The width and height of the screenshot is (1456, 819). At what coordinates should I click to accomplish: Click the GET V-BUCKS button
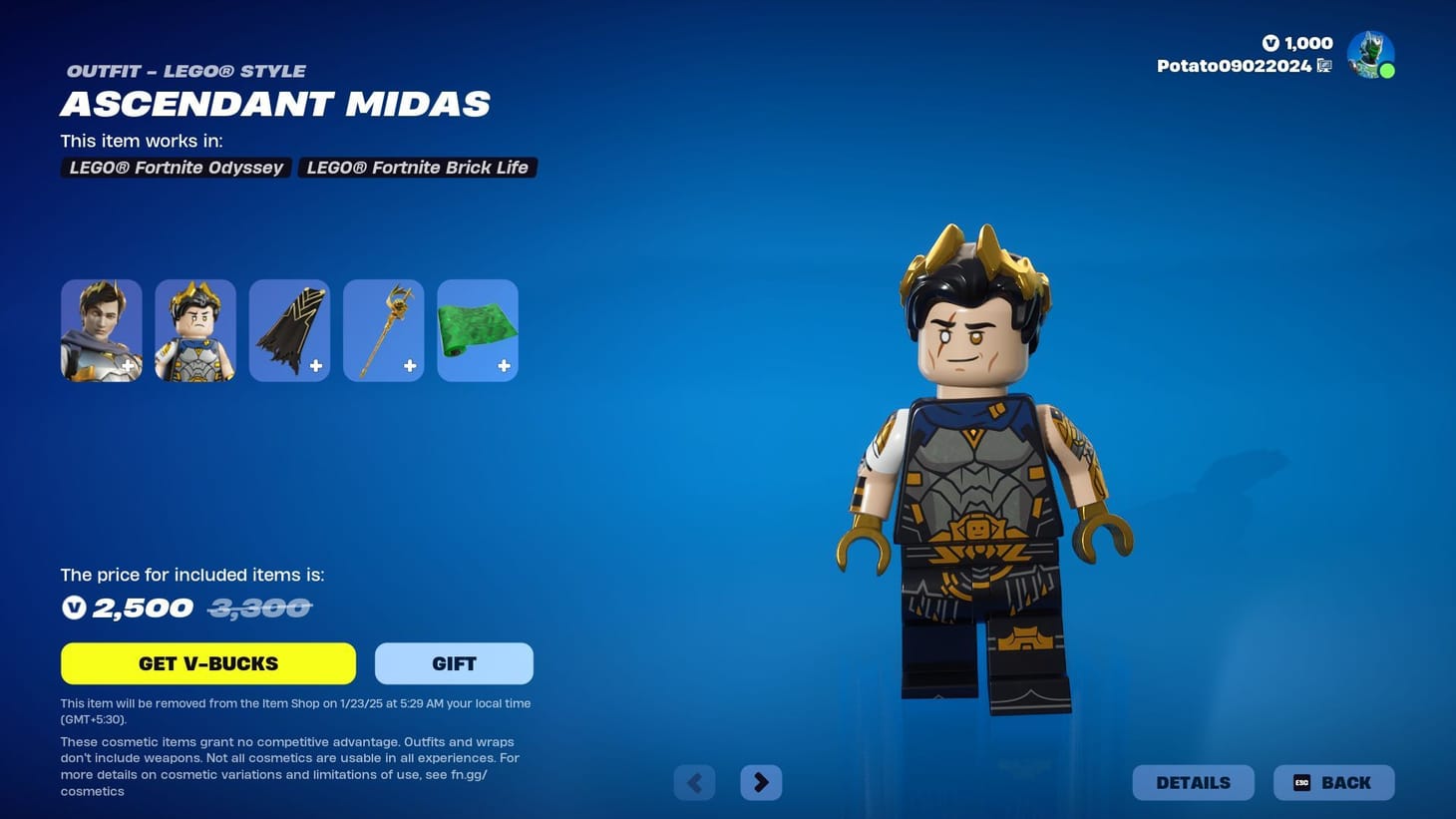click(x=207, y=662)
